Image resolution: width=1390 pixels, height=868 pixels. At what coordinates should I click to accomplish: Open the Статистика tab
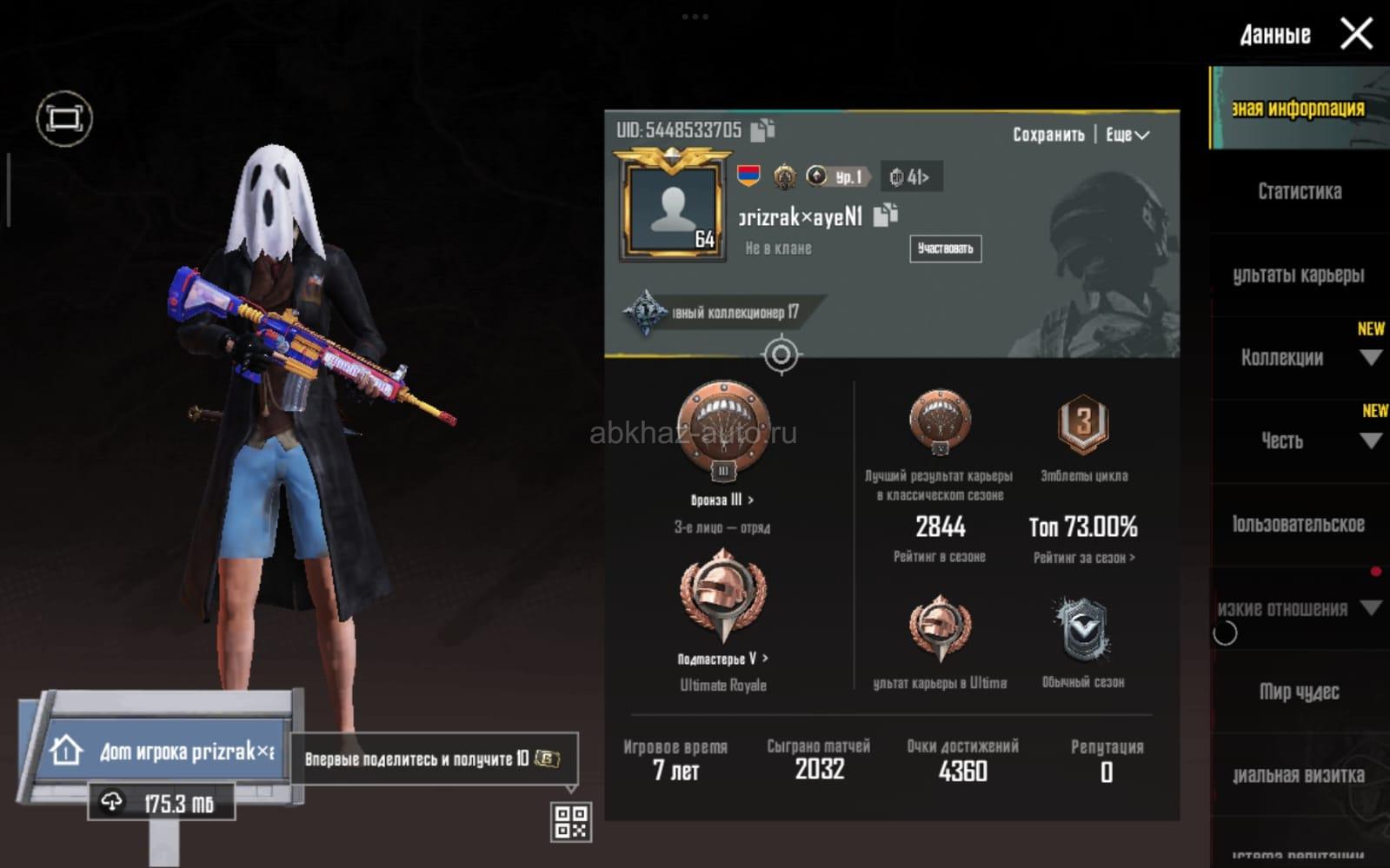1299,191
